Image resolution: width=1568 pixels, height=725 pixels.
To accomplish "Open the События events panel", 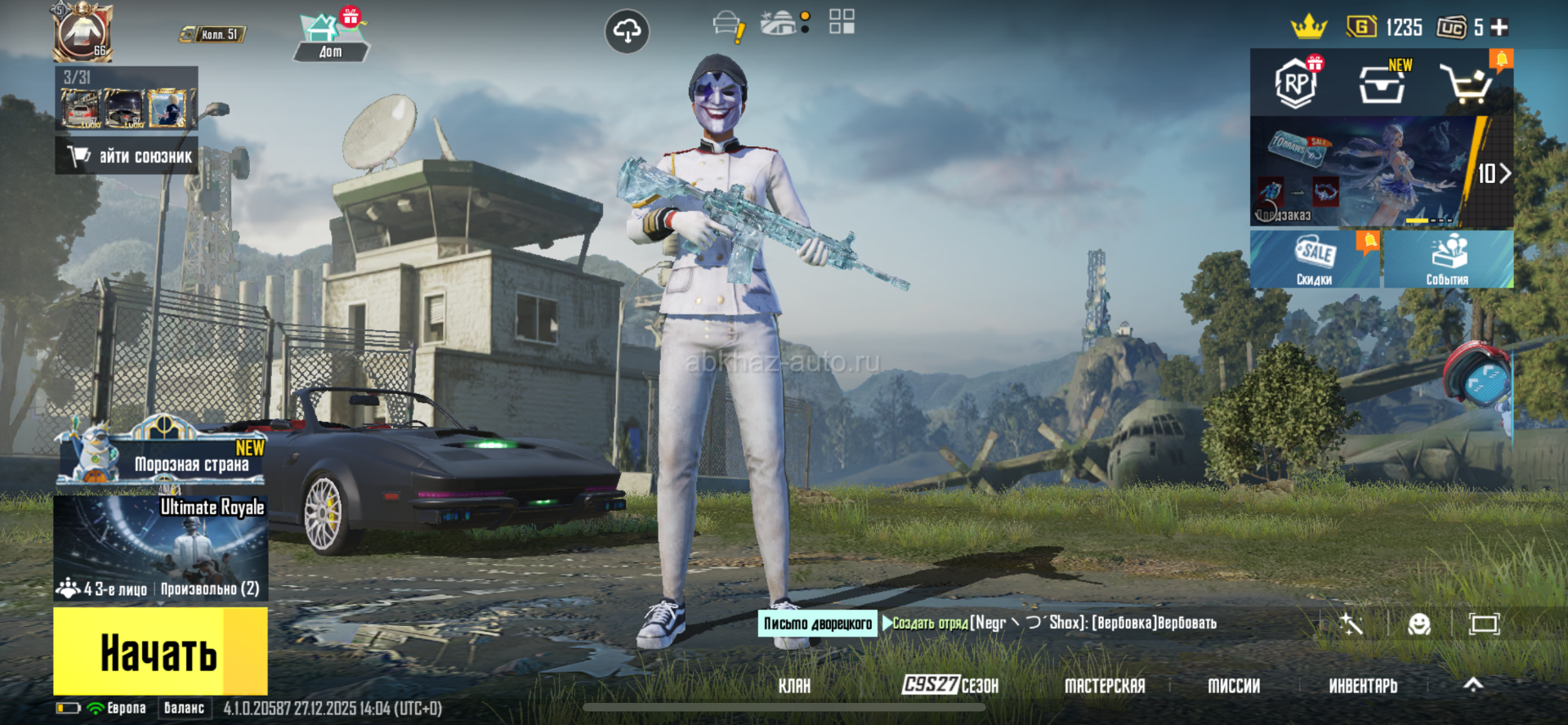I will (1447, 260).
